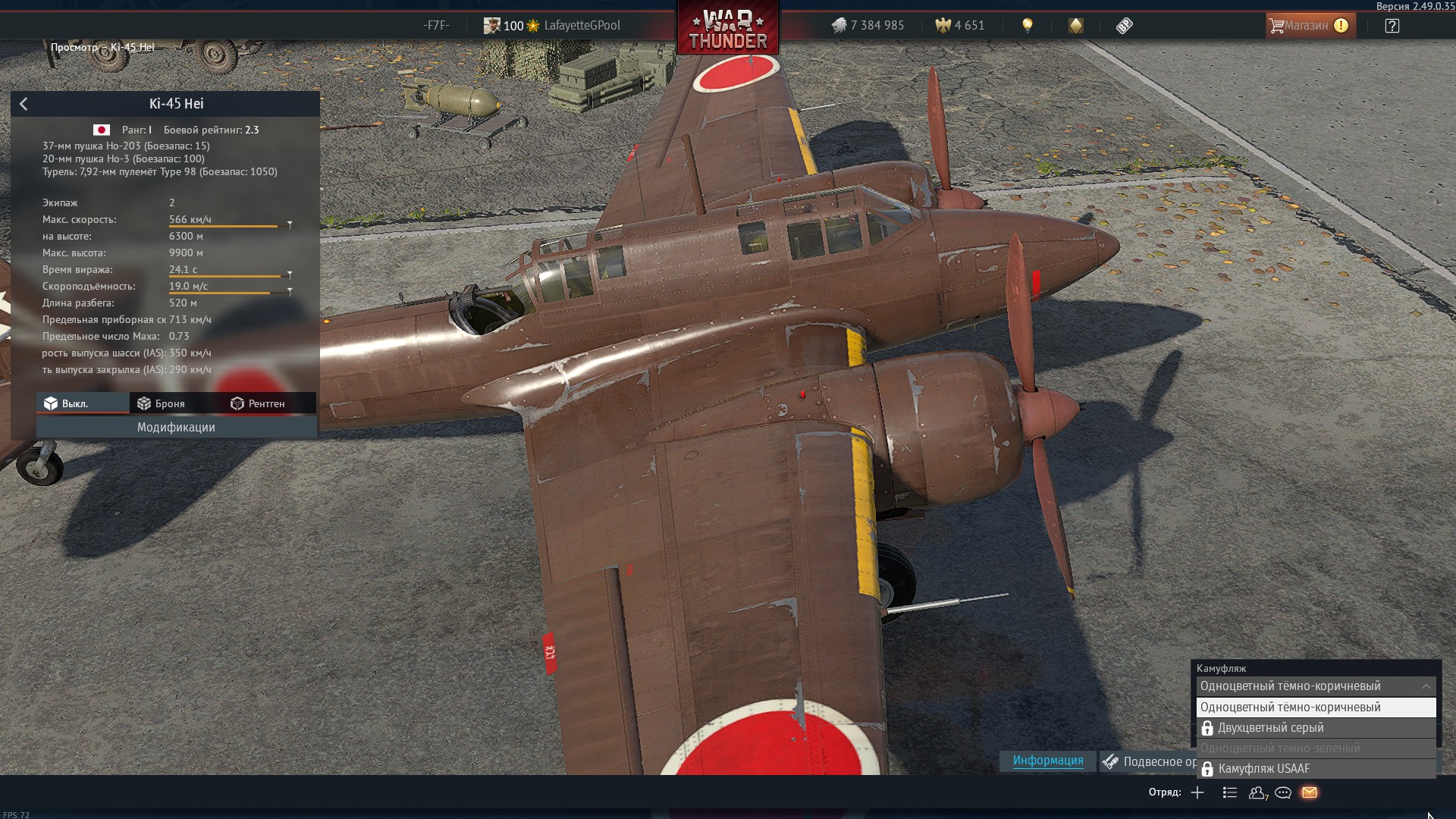Open the mail envelope icon
This screenshot has height=819, width=1456.
coord(1310,792)
